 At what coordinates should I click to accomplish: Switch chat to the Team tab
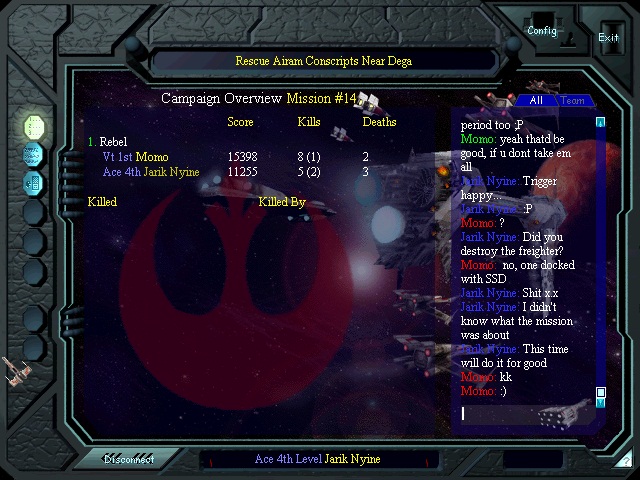click(x=572, y=101)
